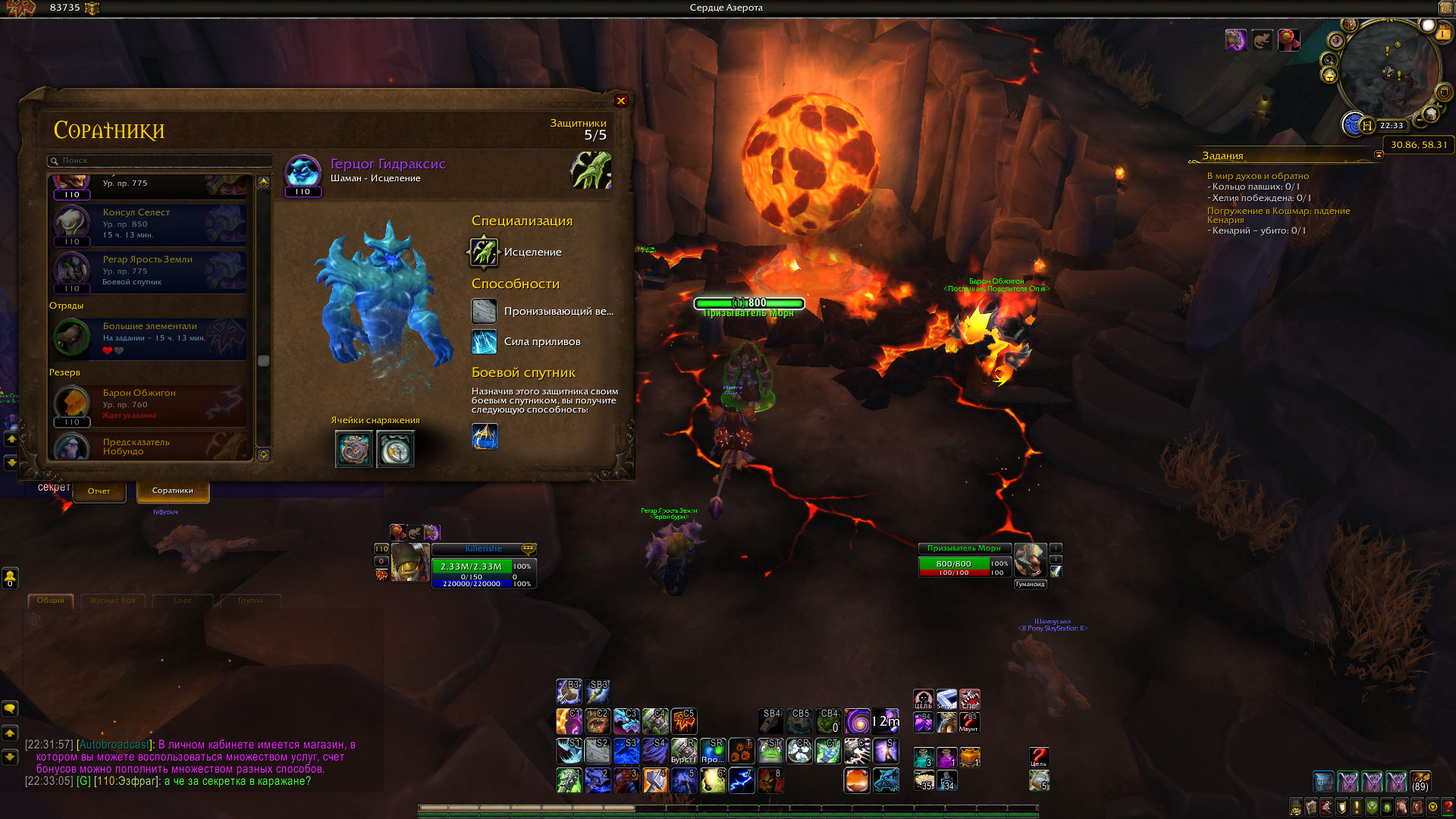Click the combat ally ability icon
This screenshot has width=1456, height=819.
click(x=485, y=437)
